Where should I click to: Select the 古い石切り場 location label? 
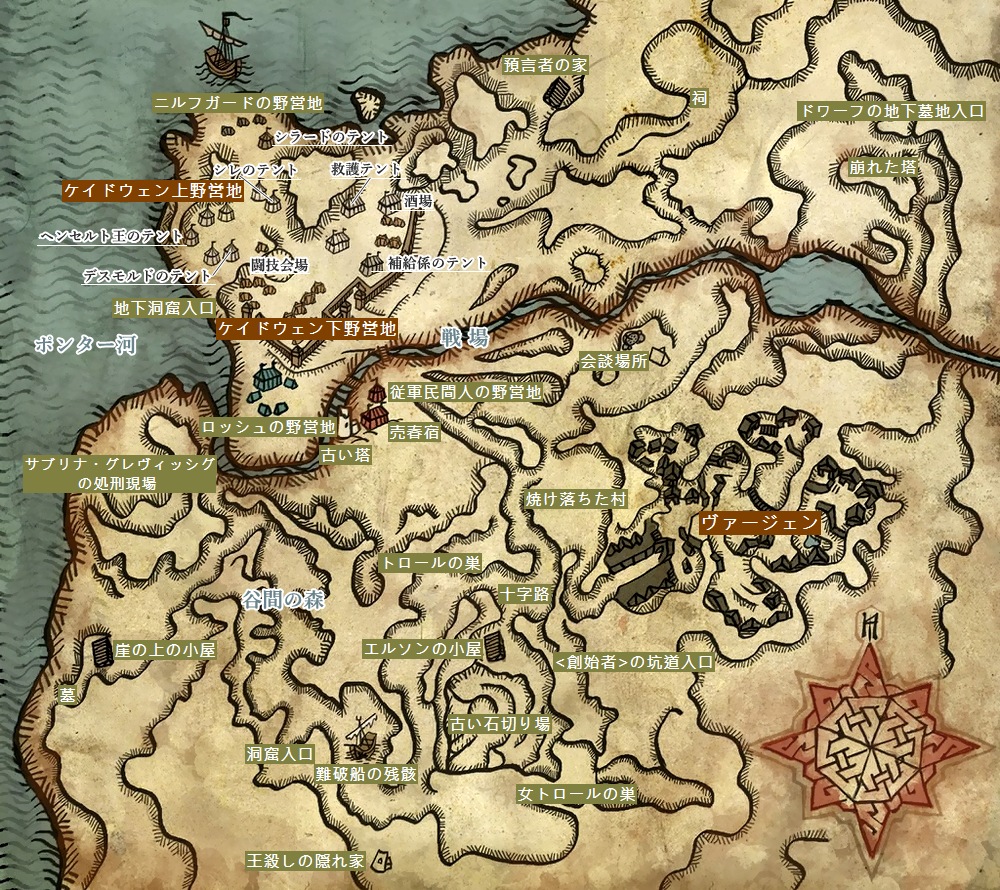tap(499, 723)
